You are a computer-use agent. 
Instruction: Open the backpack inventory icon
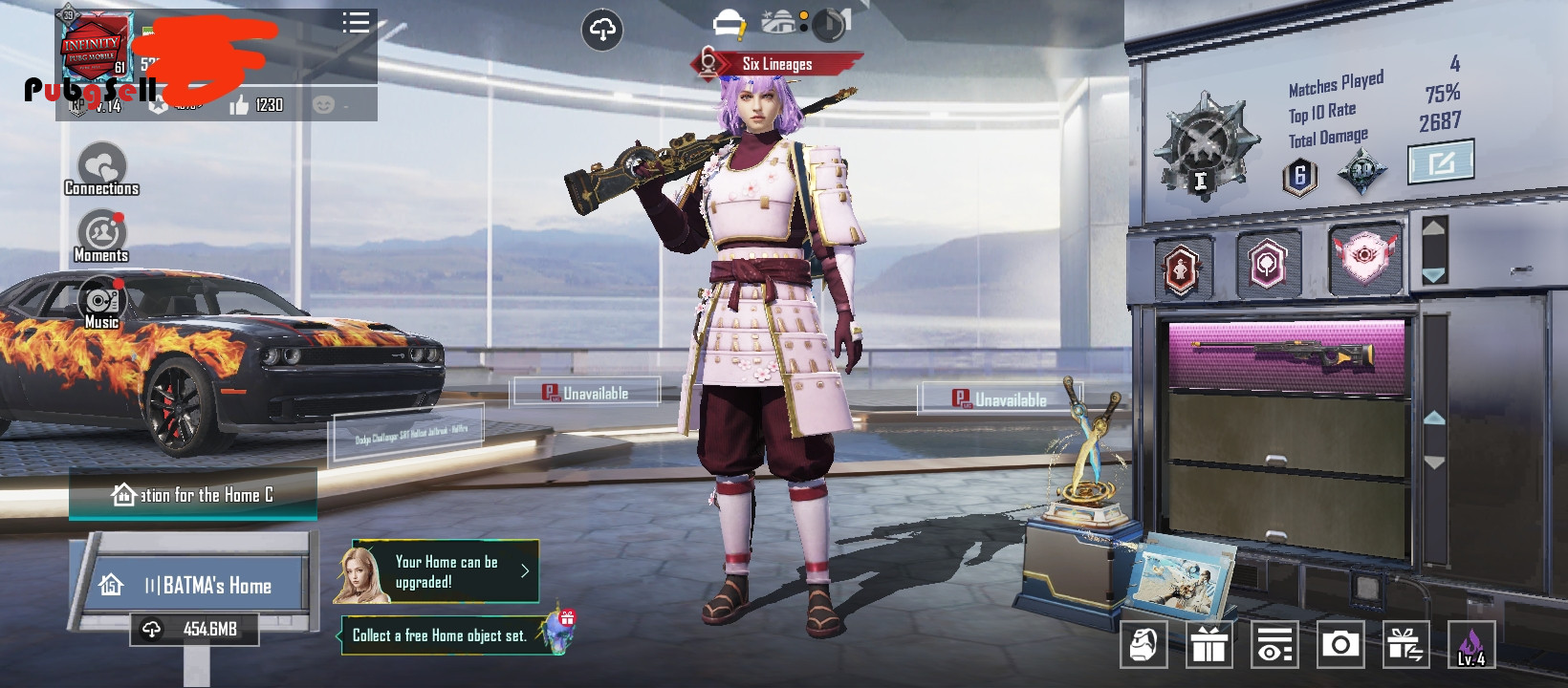click(x=1143, y=645)
